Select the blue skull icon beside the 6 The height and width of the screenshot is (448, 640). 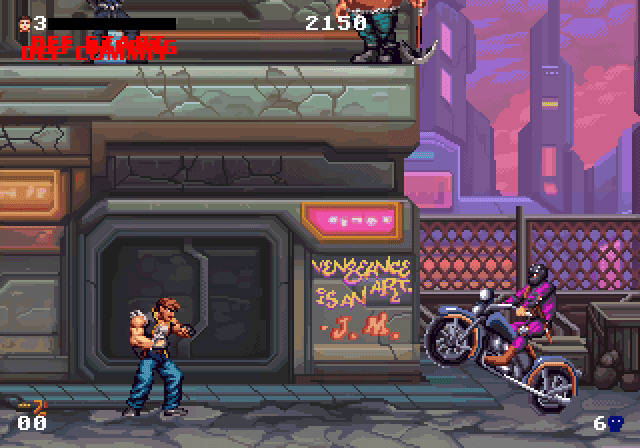(x=616, y=423)
